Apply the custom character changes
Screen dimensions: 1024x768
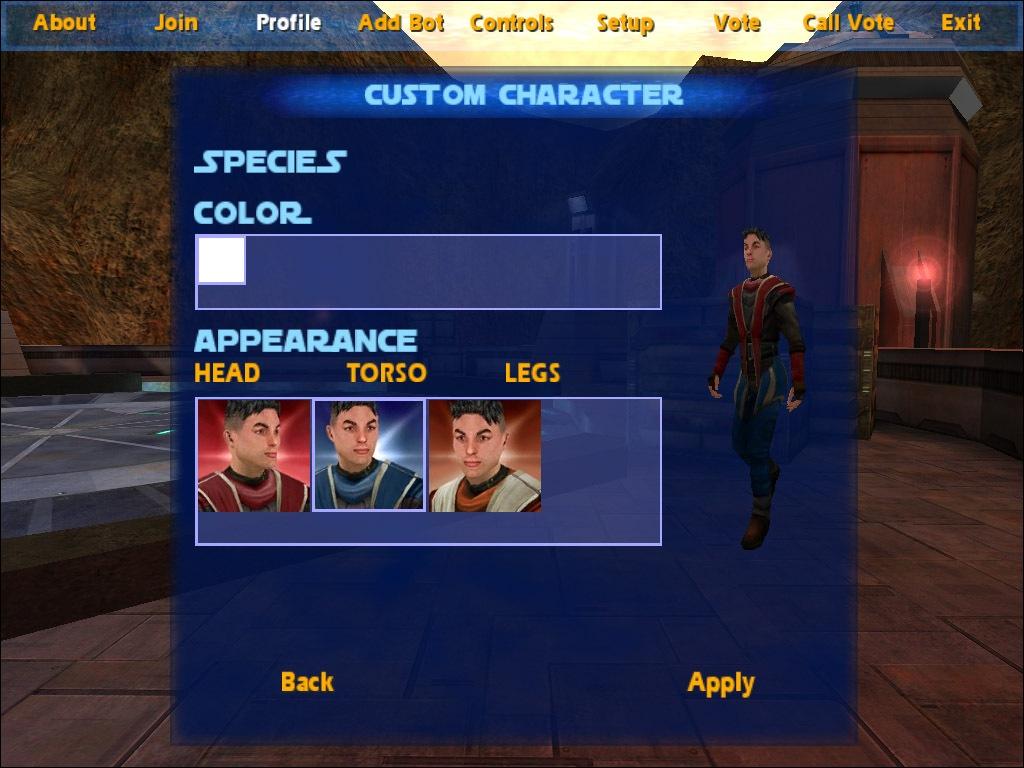tap(721, 683)
